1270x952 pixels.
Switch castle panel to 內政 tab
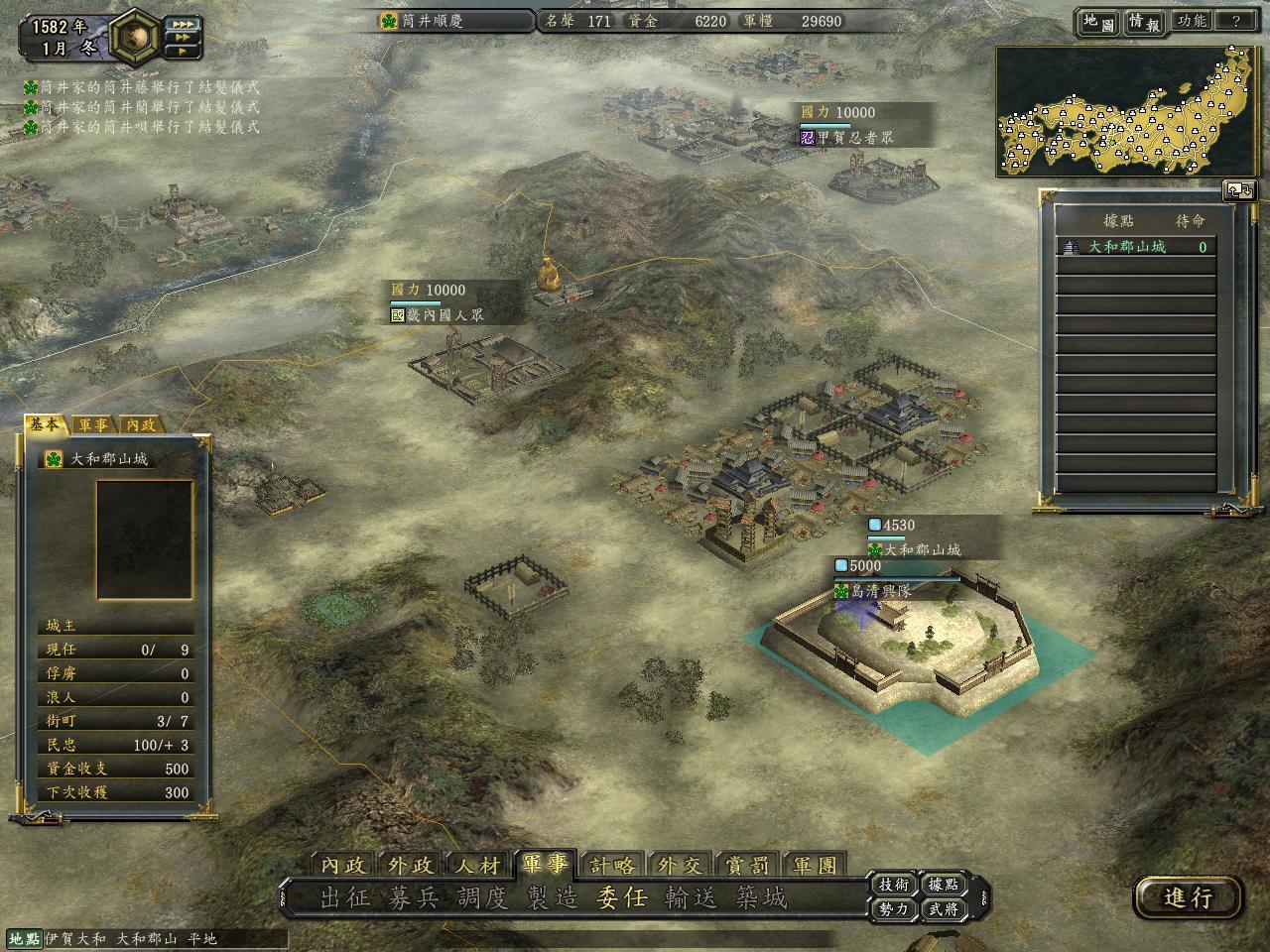click(x=140, y=424)
